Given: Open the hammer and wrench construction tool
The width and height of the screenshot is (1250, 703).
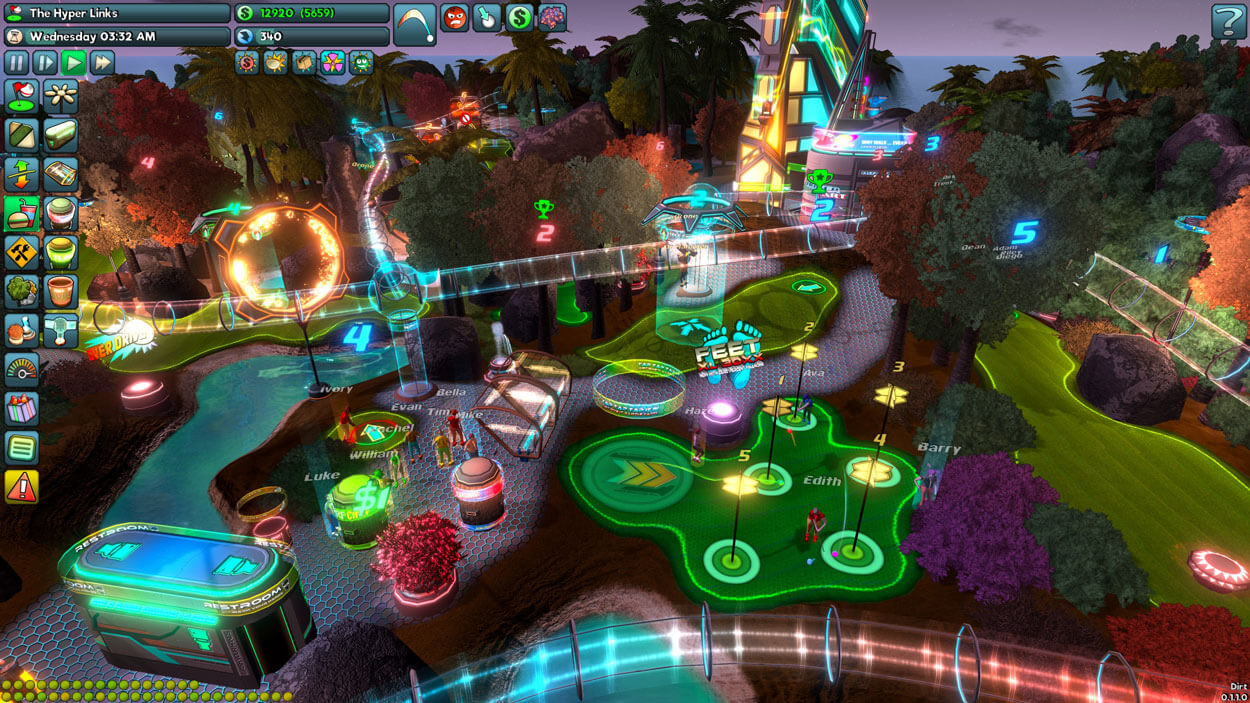Looking at the screenshot, I should pyautogui.click(x=21, y=252).
